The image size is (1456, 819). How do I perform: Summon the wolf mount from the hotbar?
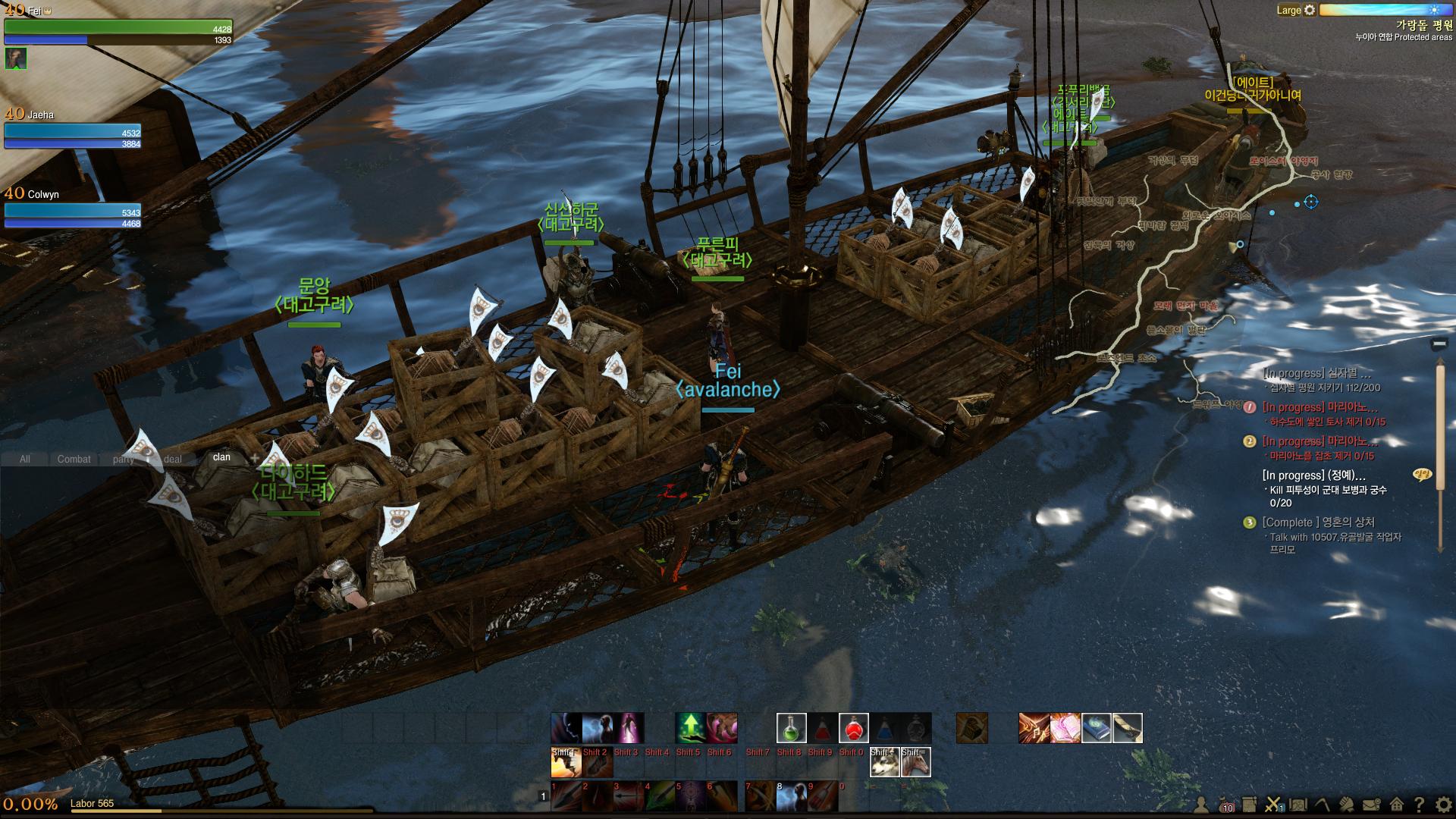click(884, 762)
